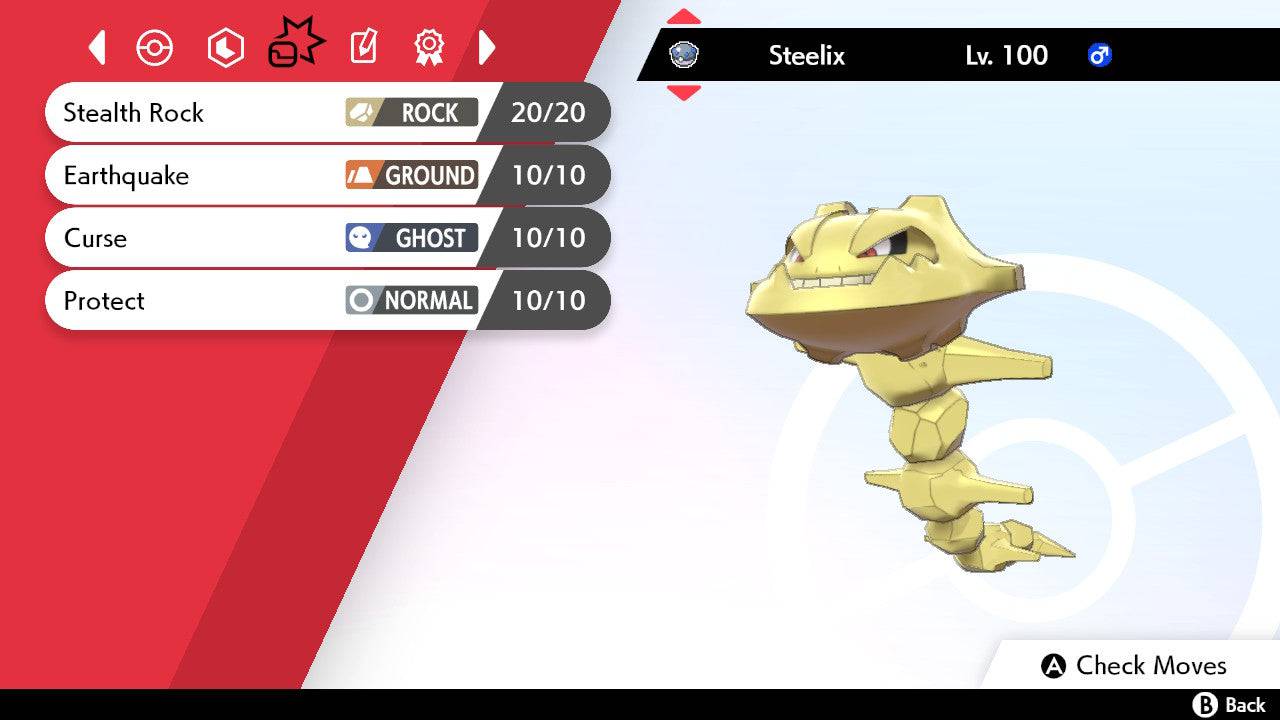Open the training memo notepad icon

pyautogui.click(x=362, y=47)
